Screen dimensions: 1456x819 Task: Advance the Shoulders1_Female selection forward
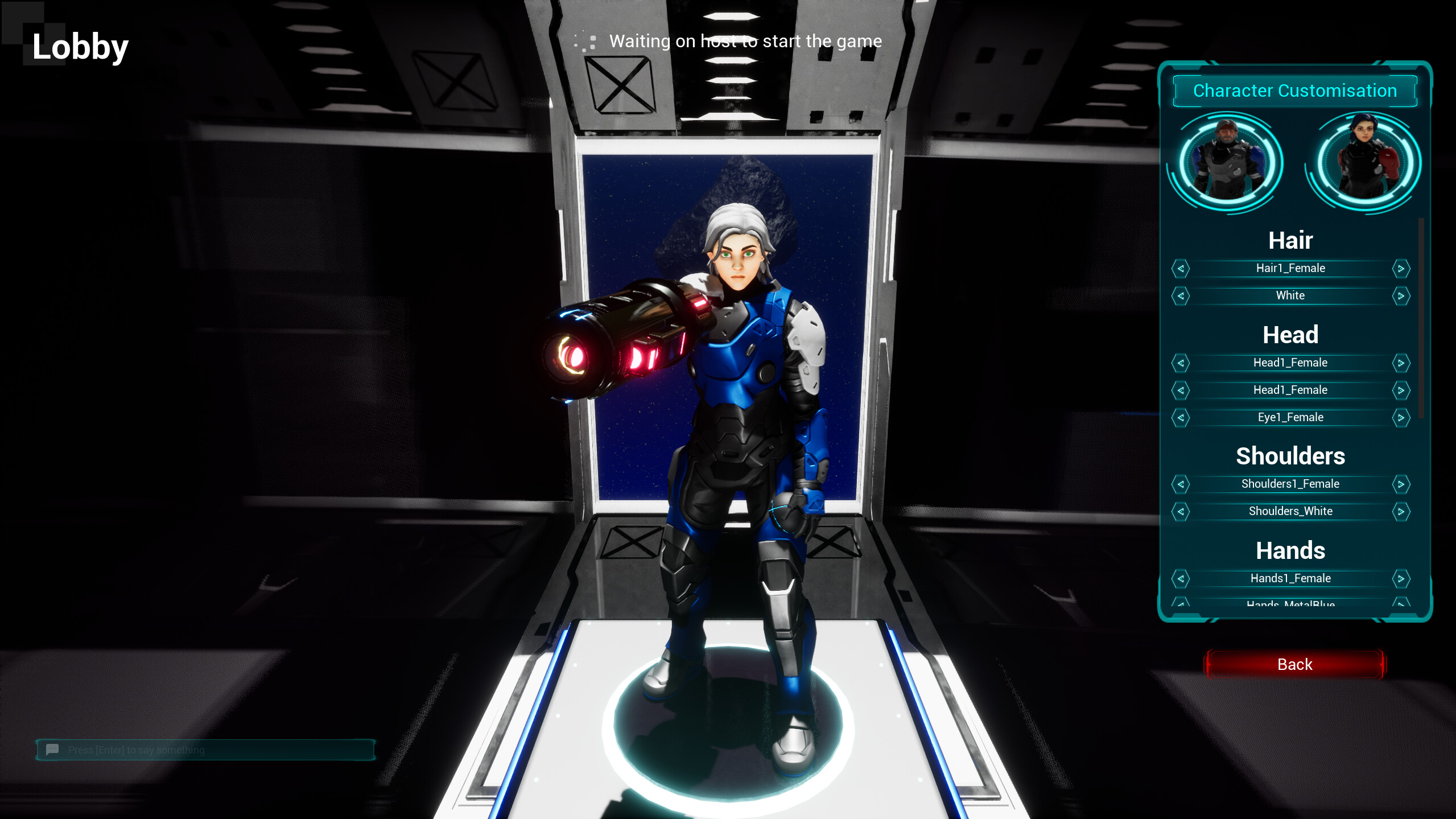pyautogui.click(x=1402, y=484)
